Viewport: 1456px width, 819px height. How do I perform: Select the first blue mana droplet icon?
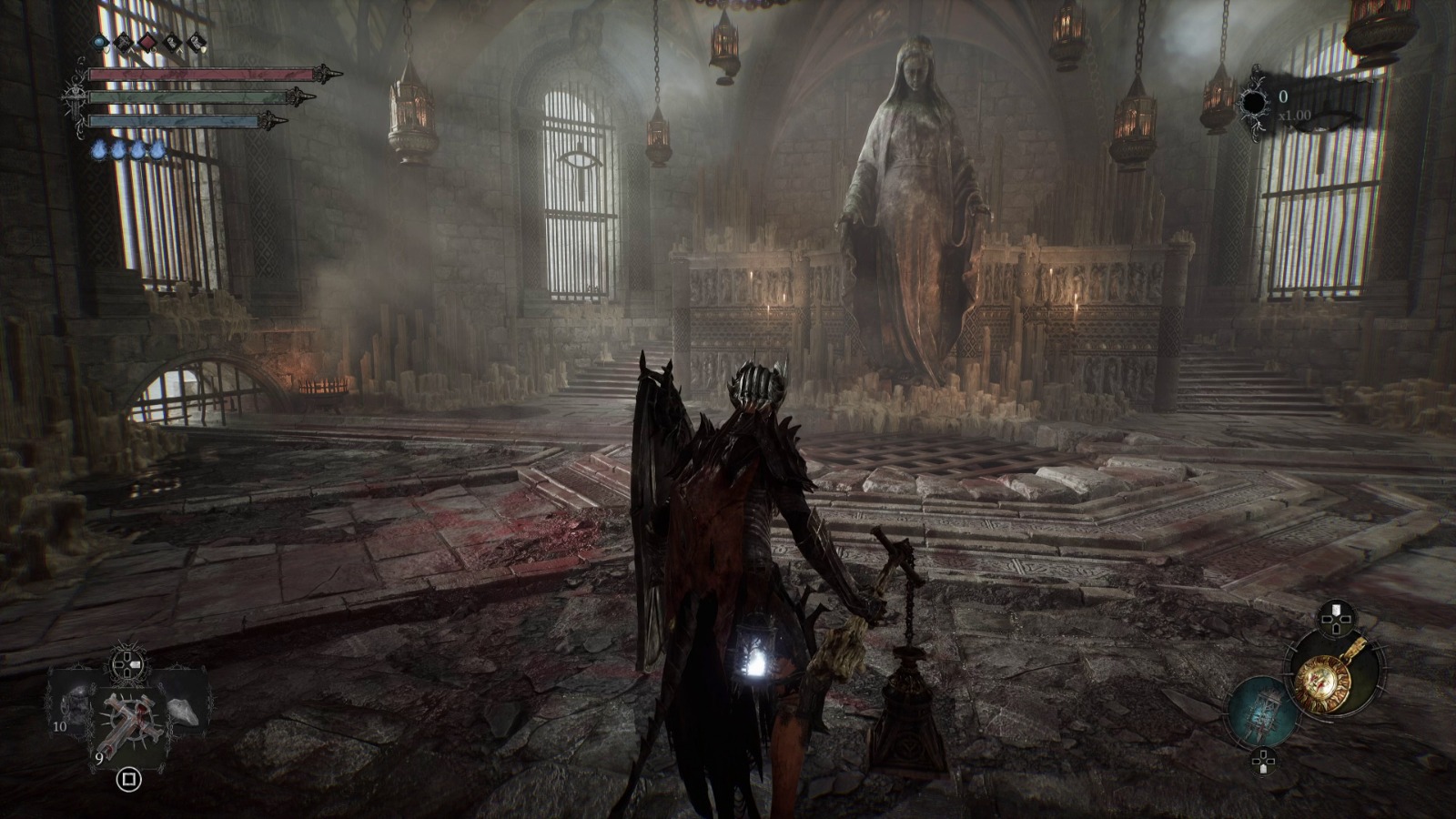99,149
